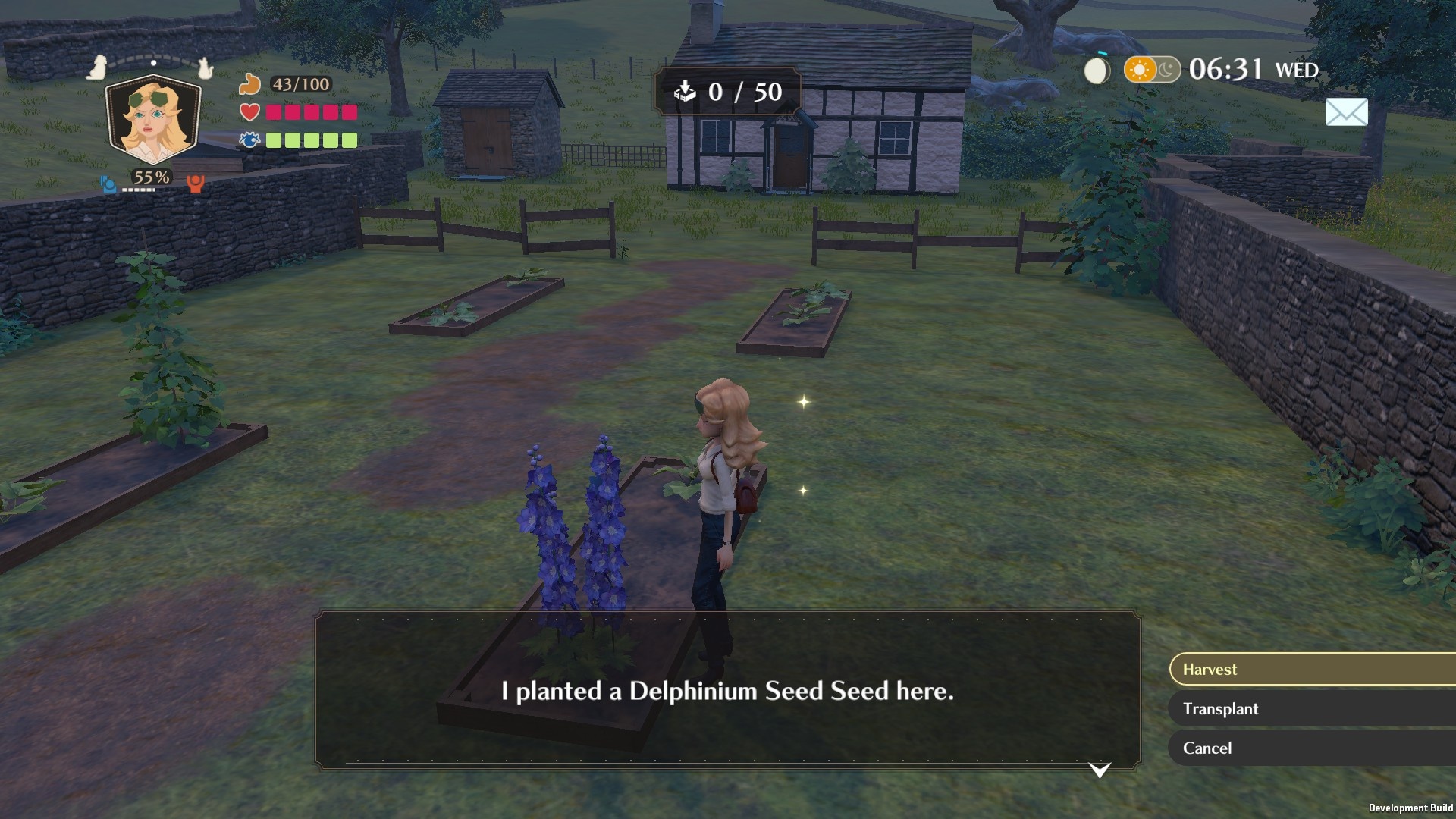The image size is (1456, 819).
Task: Advance dialogue with the arrow indicator
Action: point(1100,770)
